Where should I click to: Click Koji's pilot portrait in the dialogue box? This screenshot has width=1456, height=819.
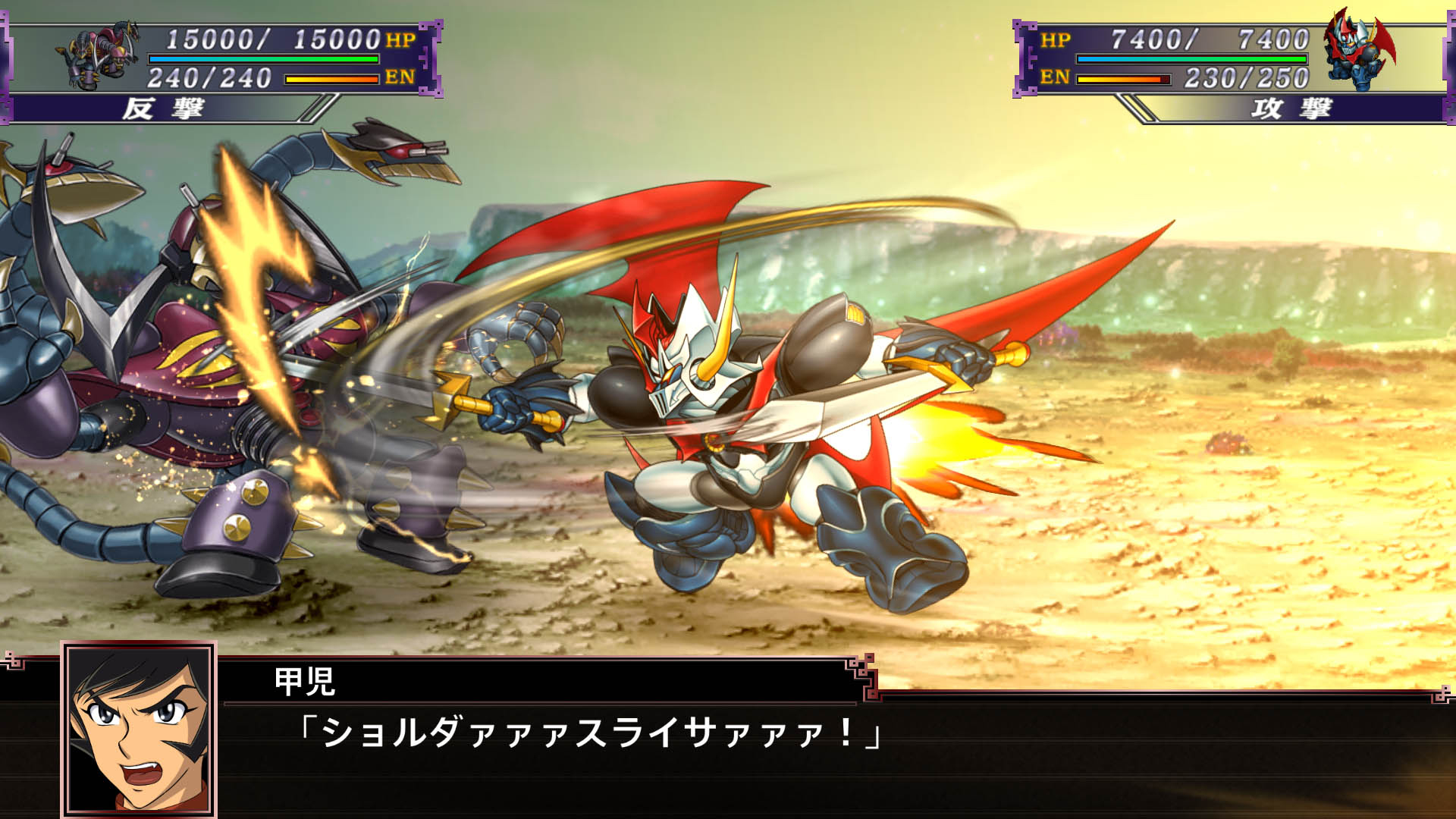(139, 729)
